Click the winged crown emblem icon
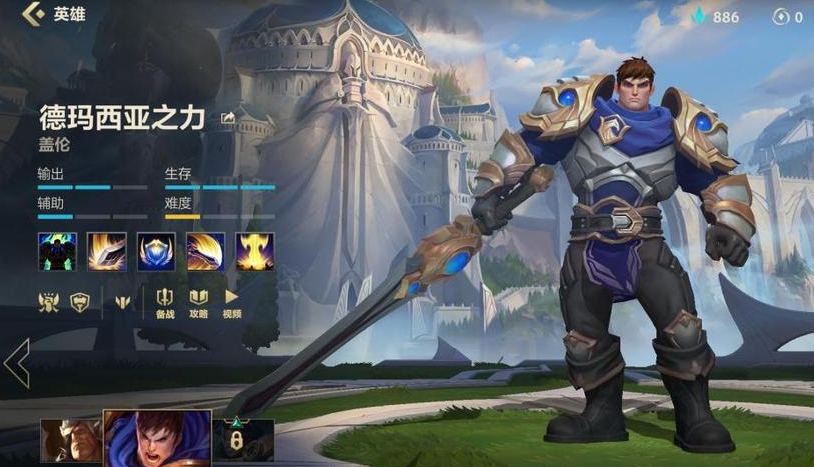This screenshot has height=467, width=814. pos(48,299)
